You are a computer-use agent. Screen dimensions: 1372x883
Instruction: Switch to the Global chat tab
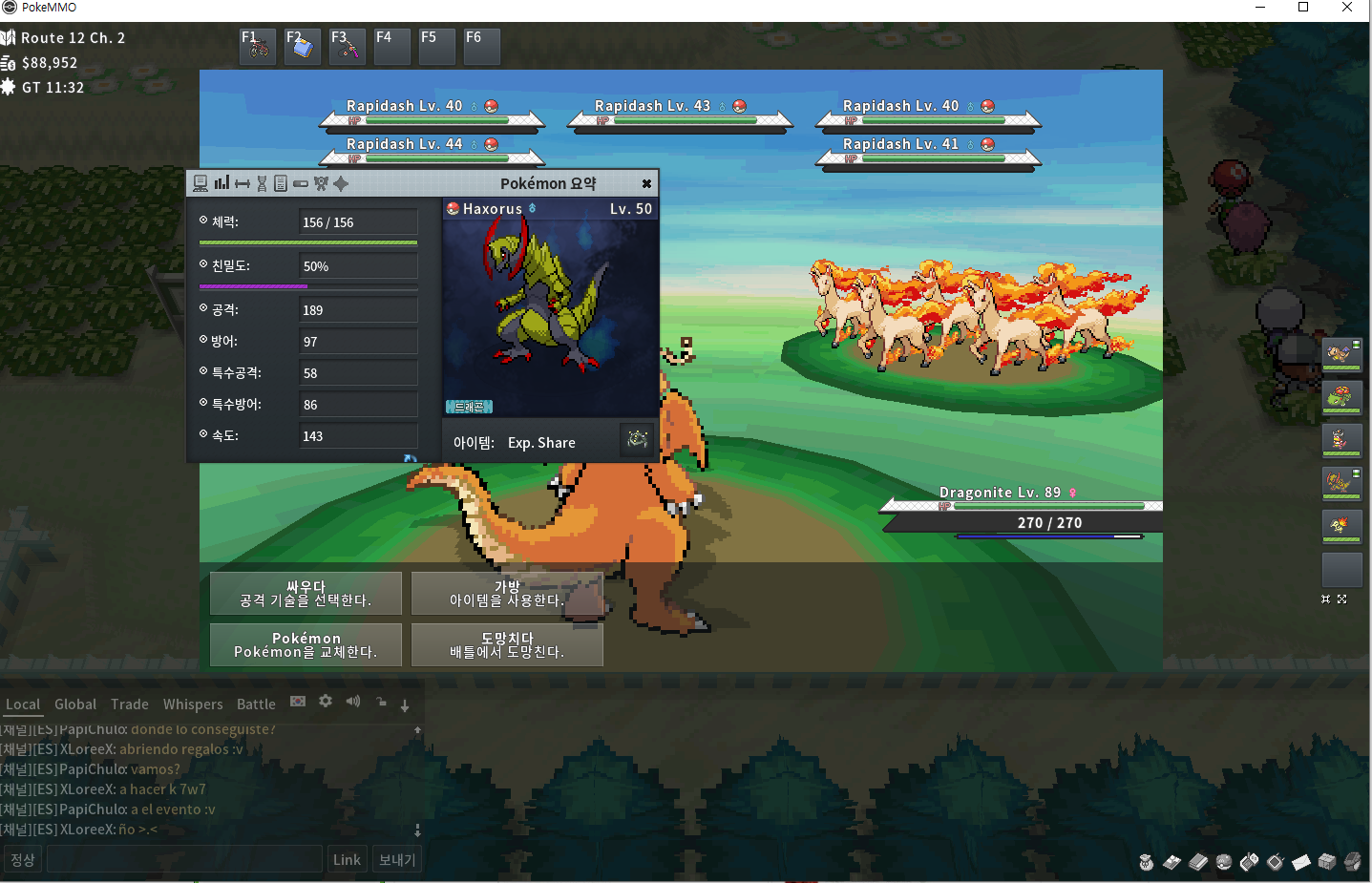(75, 704)
